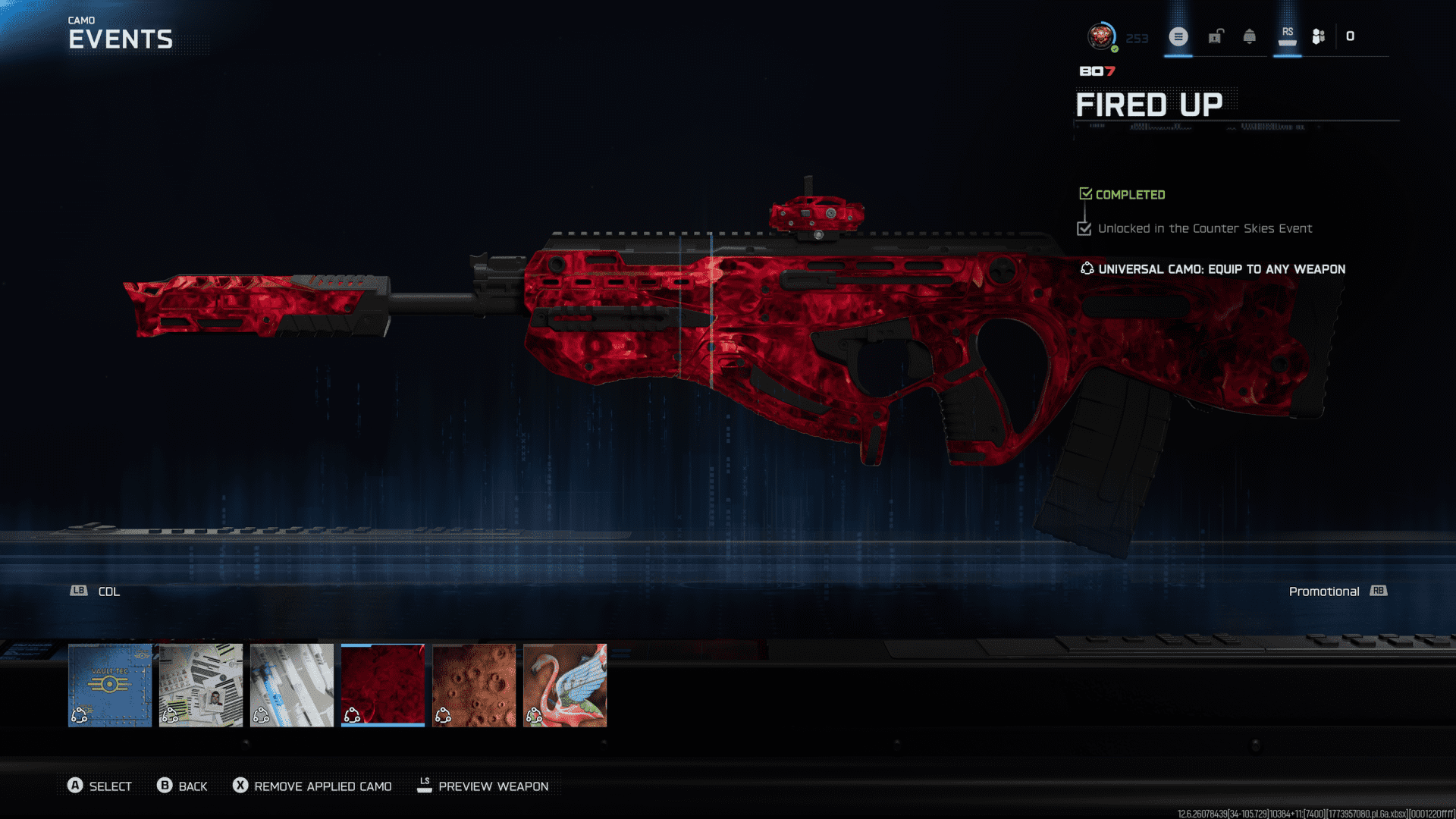Click the unlocked padlock icon

click(x=1216, y=36)
